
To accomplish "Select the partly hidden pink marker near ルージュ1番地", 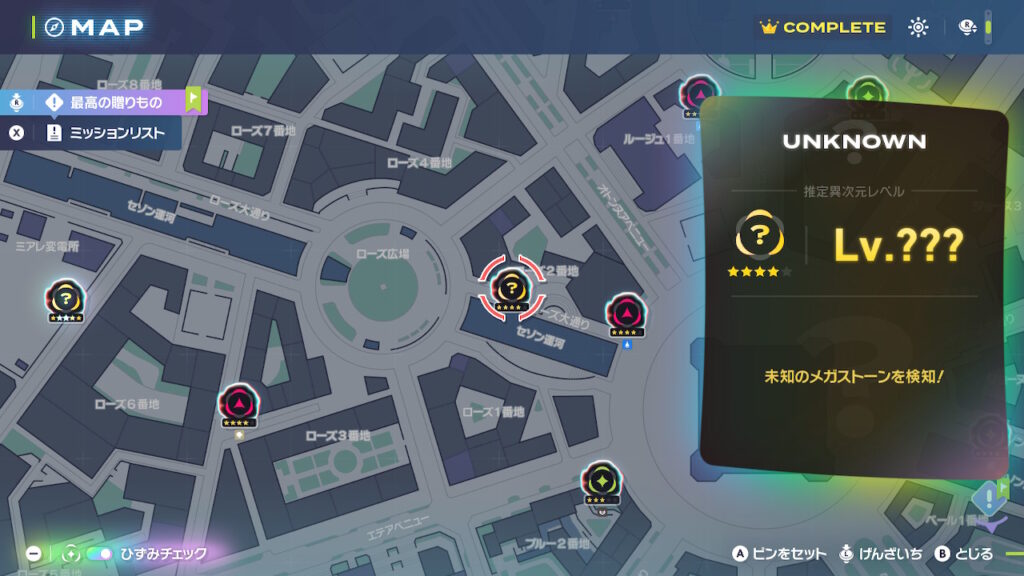I will (695, 95).
